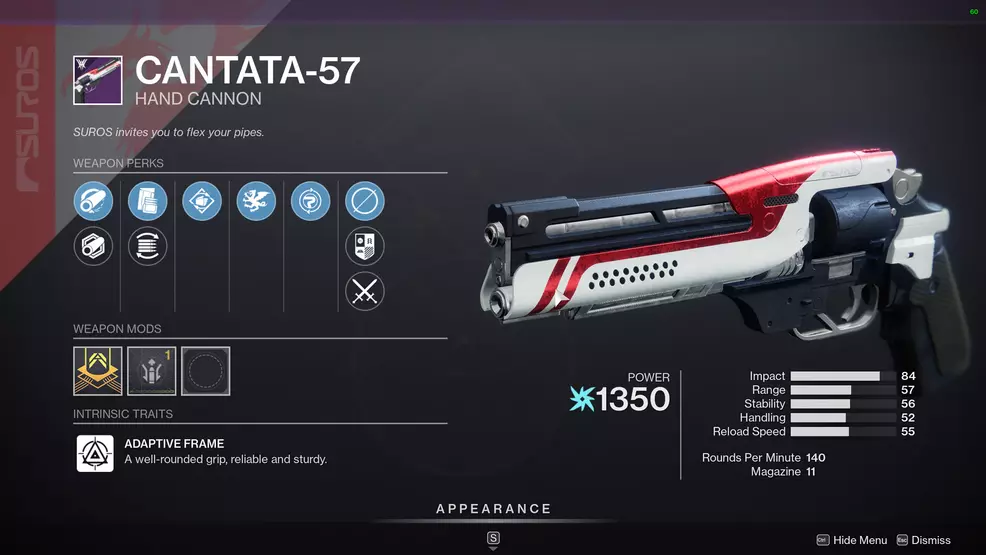This screenshot has width=986, height=555.
Task: Open the Appearance section
Action: tap(493, 509)
